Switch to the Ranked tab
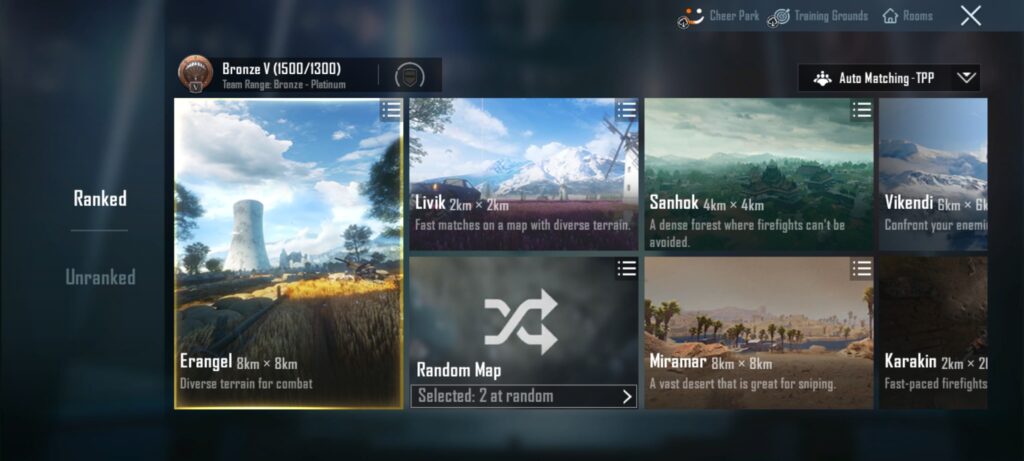This screenshot has height=461, width=1024. [x=100, y=198]
